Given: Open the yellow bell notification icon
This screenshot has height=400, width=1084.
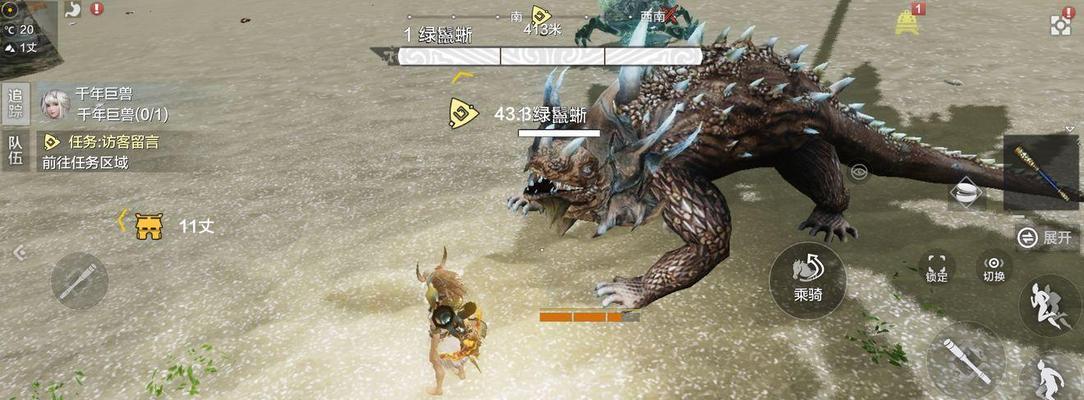Looking at the screenshot, I should coord(908,21).
